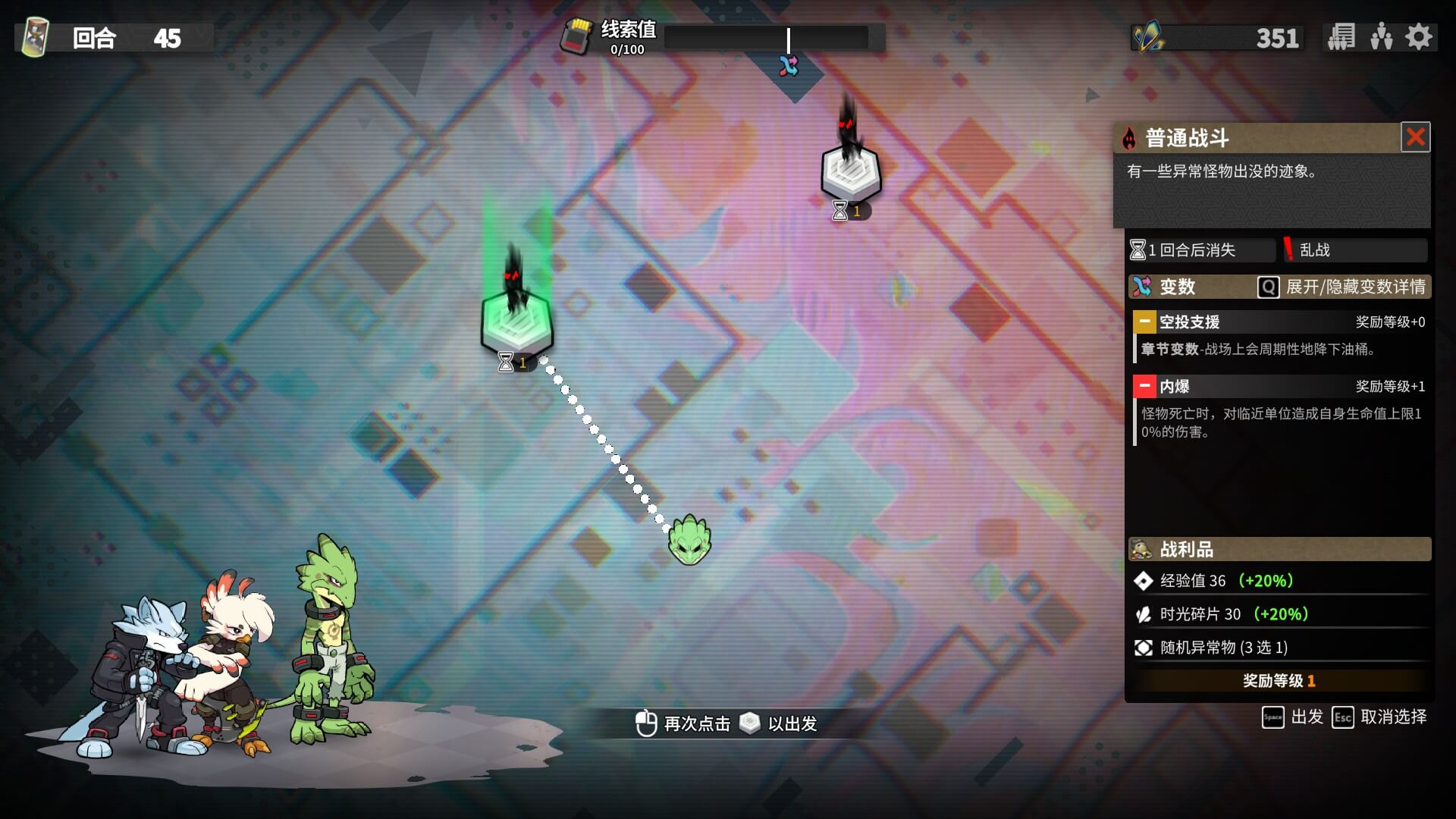Toggle 展开/隐藏变数详情 variable details
This screenshot has height=819, width=1456.
pyautogui.click(x=1341, y=287)
